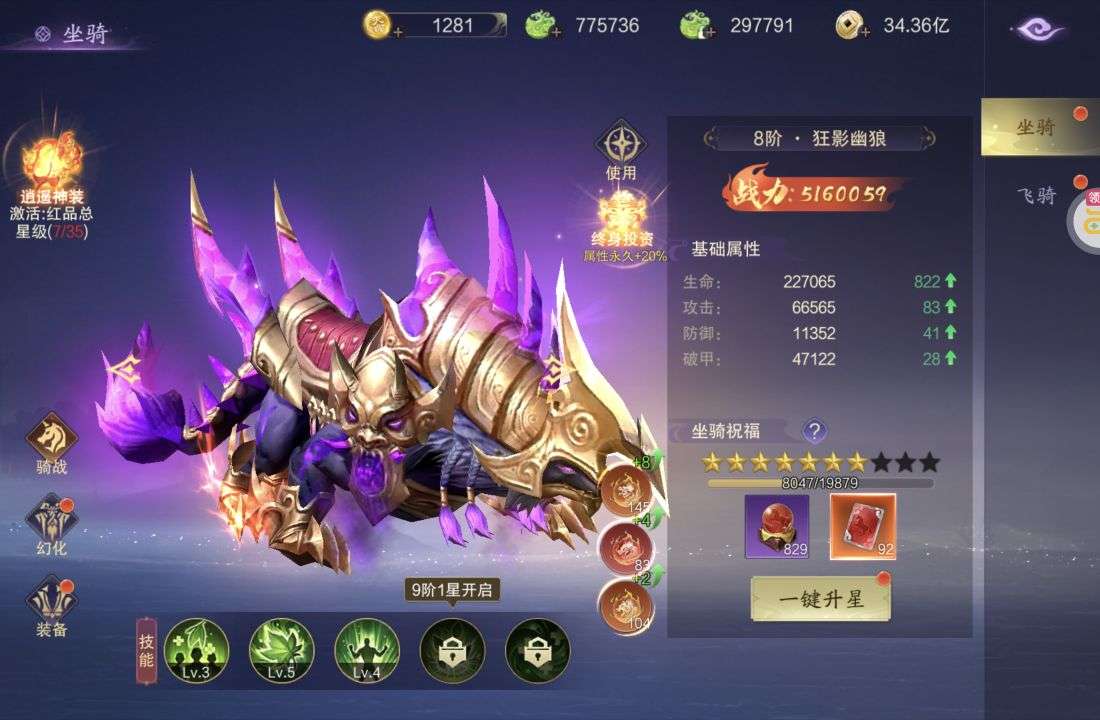Select the Lv.5 leaf skill icon

point(281,650)
